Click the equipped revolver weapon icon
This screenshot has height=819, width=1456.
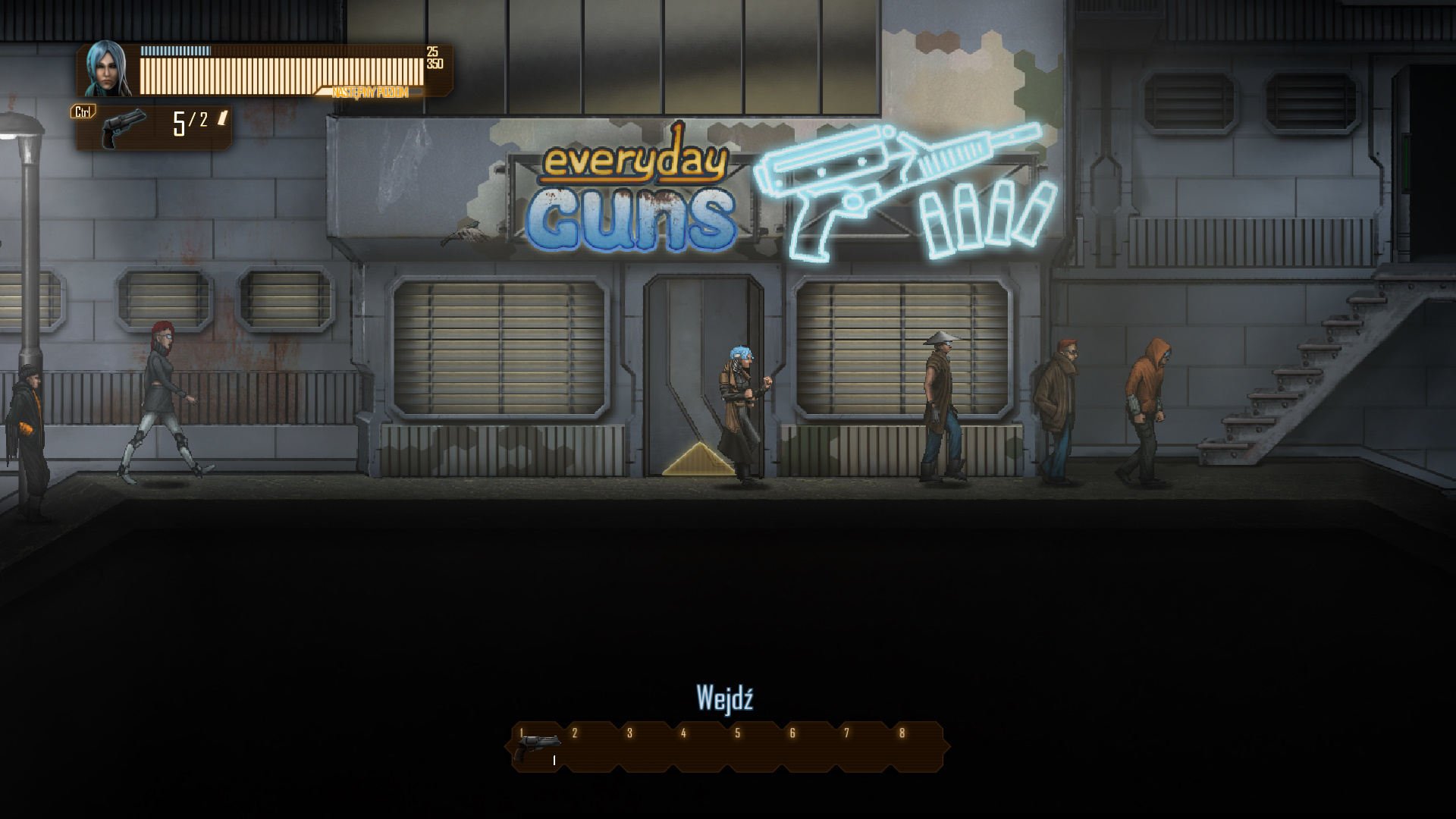pos(124,127)
